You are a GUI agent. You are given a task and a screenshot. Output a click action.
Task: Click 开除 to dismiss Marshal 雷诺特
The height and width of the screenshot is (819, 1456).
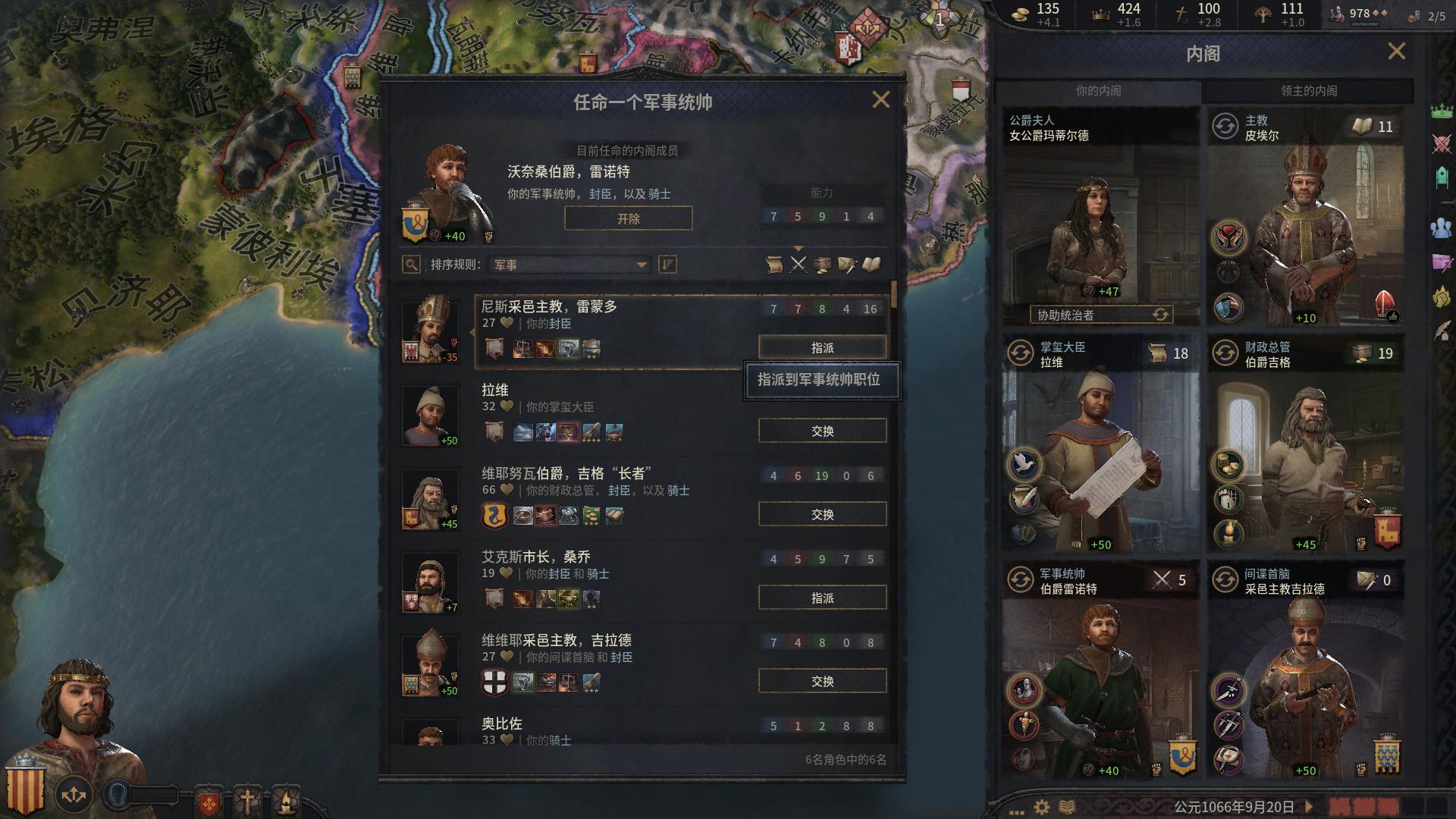pos(628,218)
